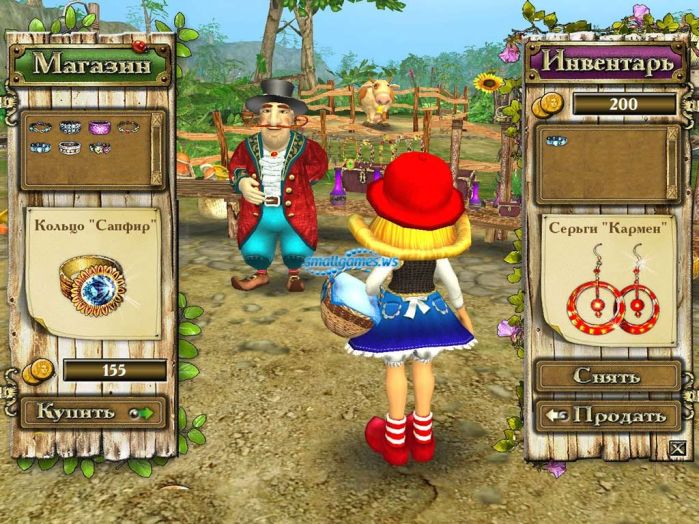The height and width of the screenshot is (524, 699).
Task: Choose the multicolored gem ring in the shop
Action: tap(99, 148)
